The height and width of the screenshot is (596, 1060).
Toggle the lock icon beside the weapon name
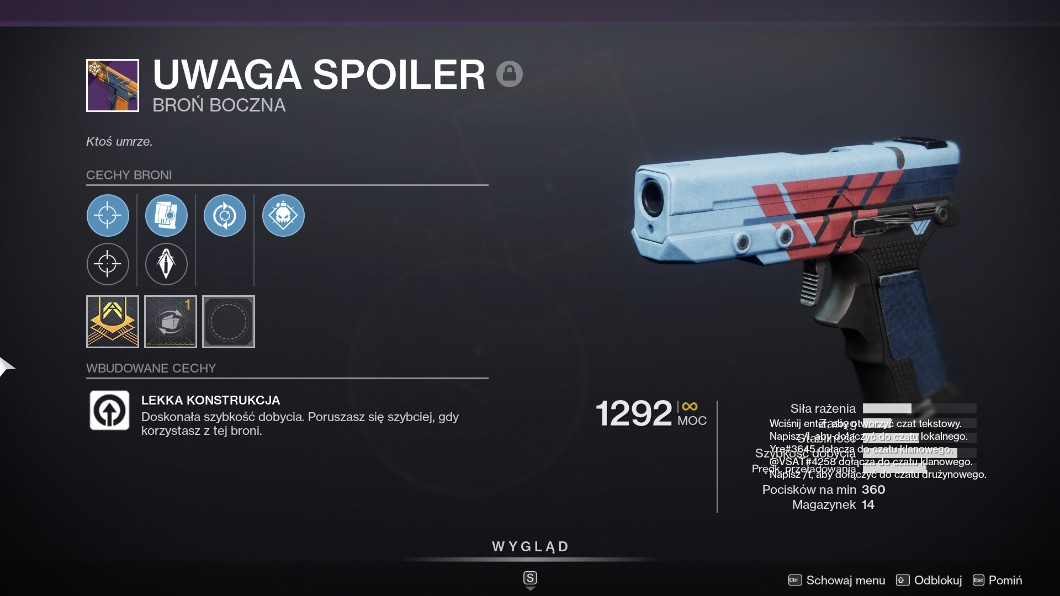510,74
